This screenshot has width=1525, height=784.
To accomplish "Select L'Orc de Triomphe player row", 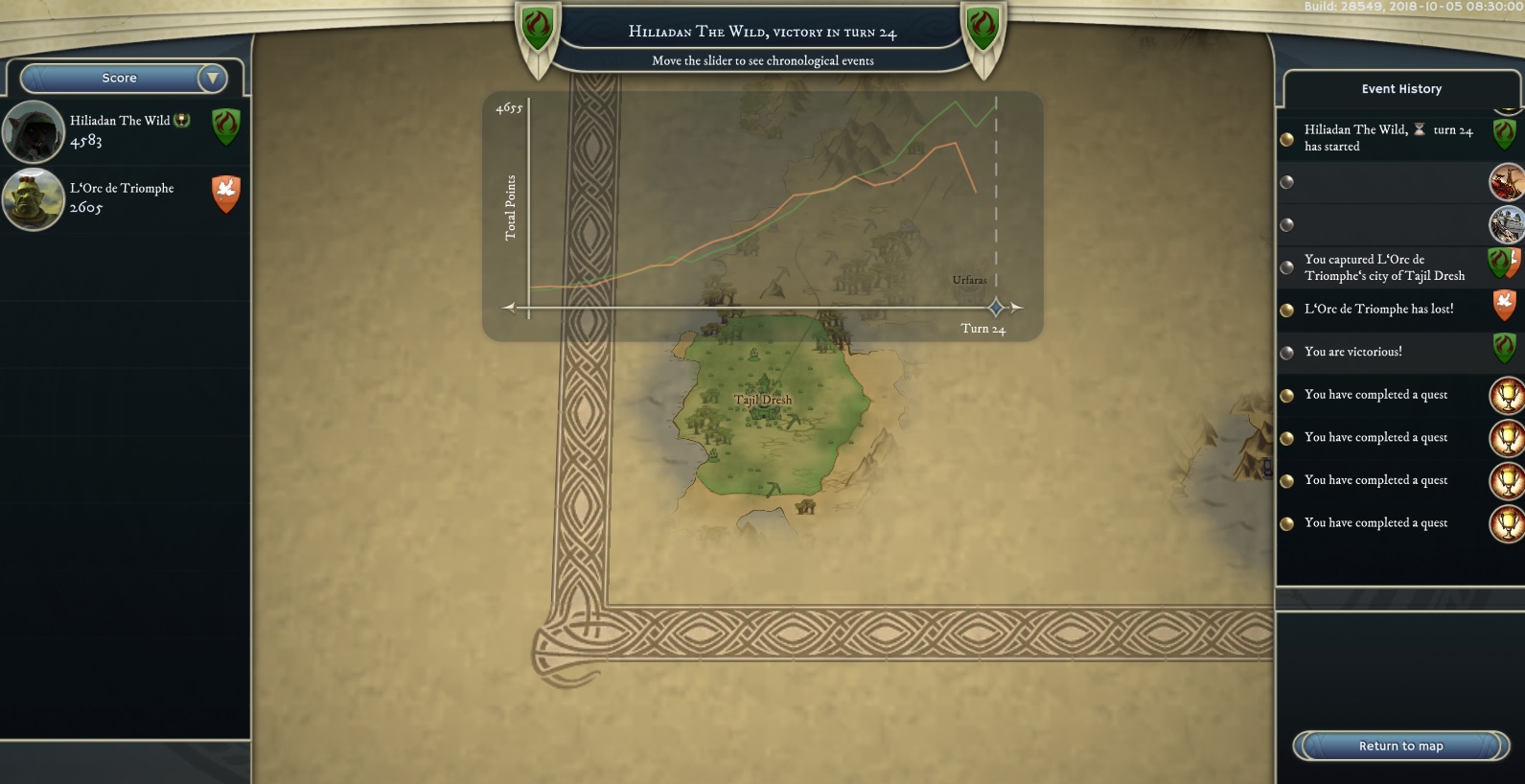I will pos(125,198).
